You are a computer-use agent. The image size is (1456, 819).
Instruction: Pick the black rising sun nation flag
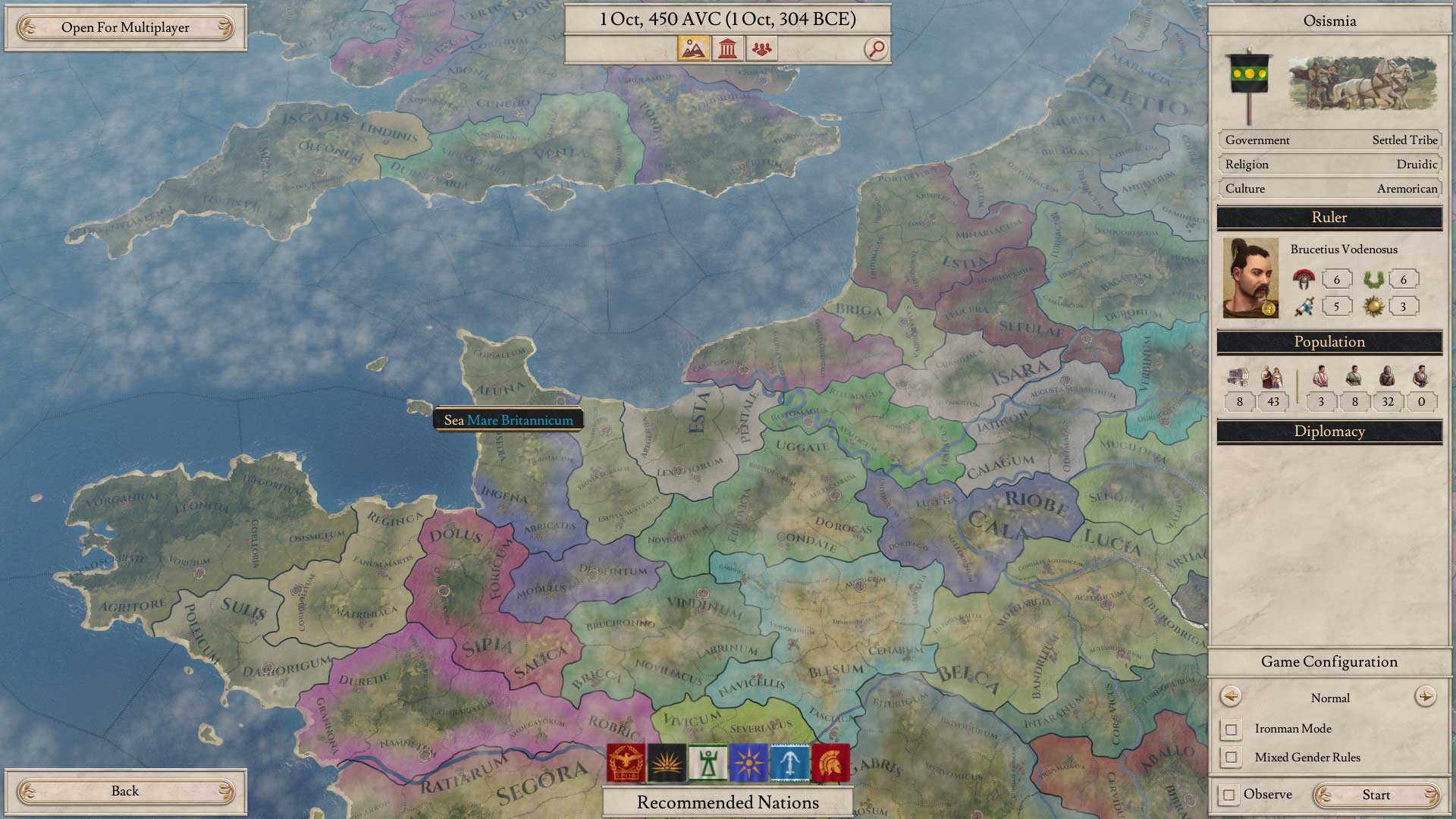(667, 762)
